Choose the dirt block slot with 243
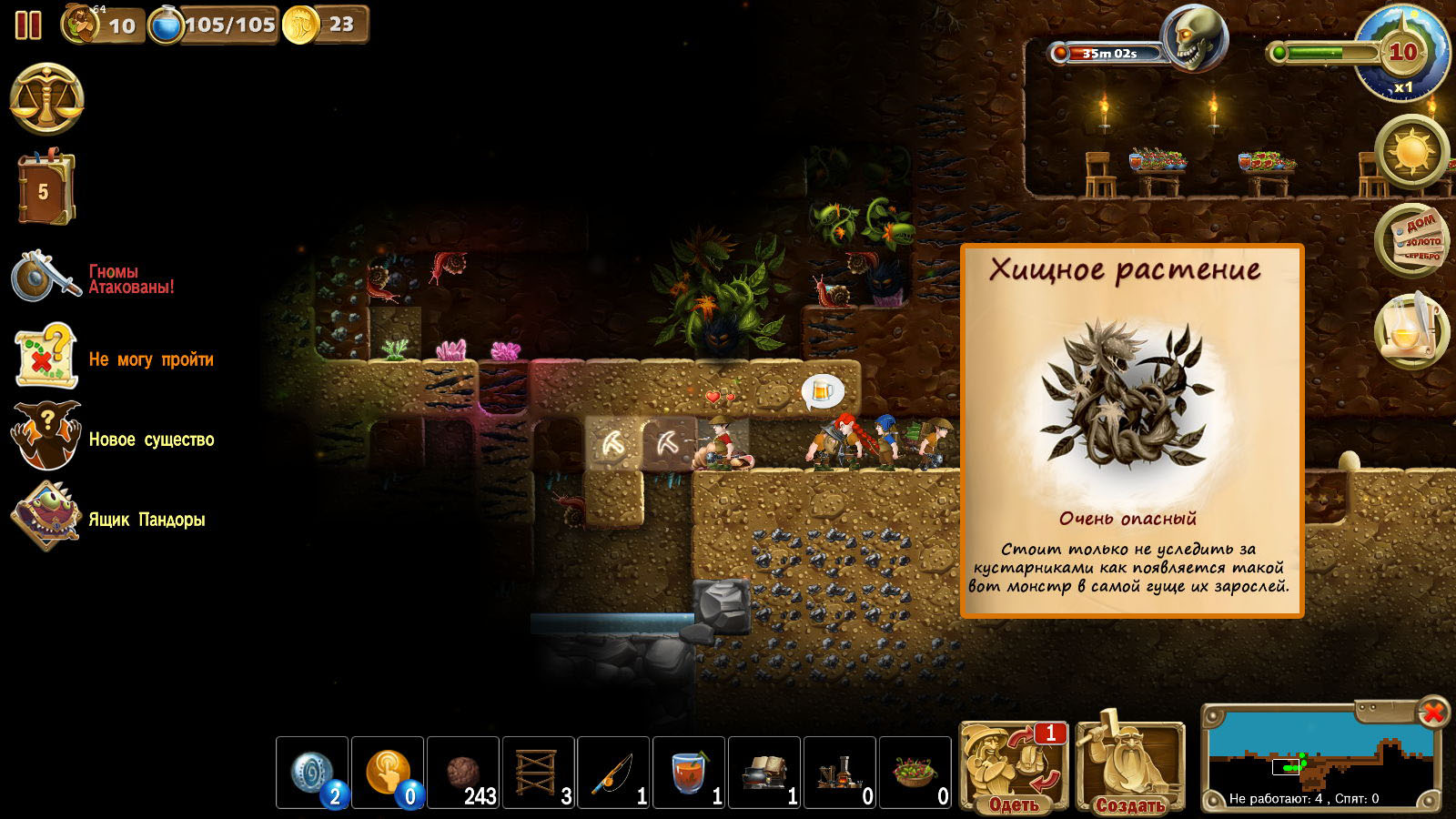The height and width of the screenshot is (819, 1456). tap(463, 773)
